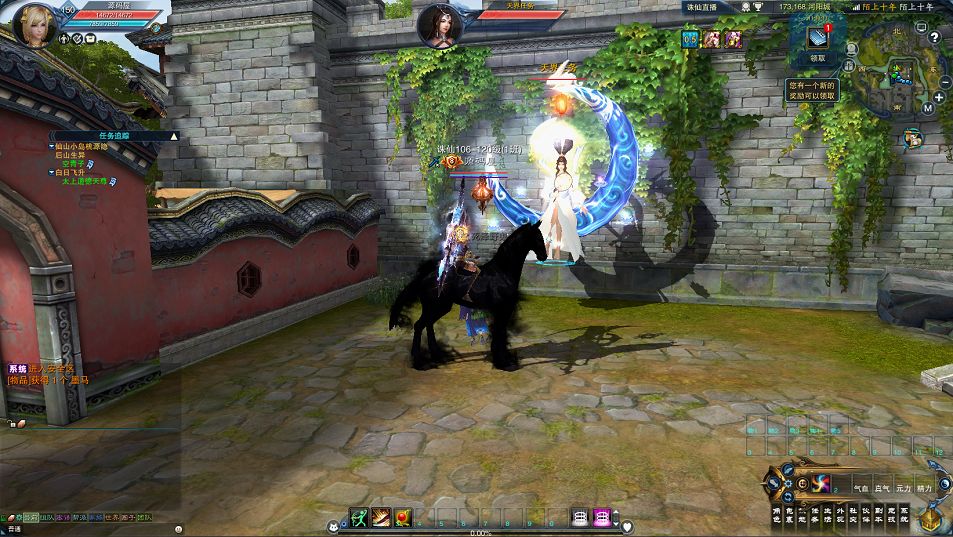Zoom in the minimap with plus button

pos(939,97)
